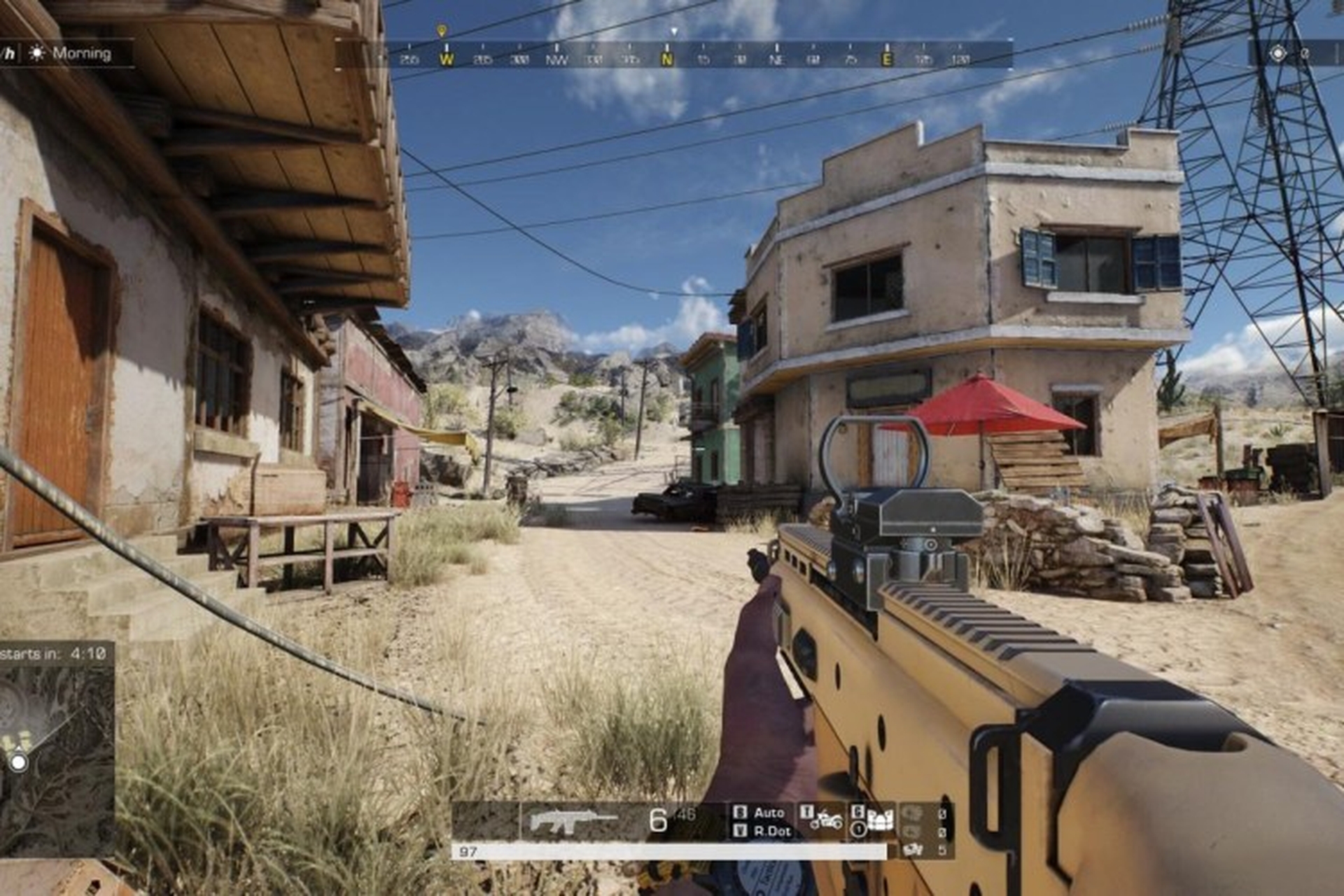Image resolution: width=1344 pixels, height=896 pixels.
Task: Toggle the middle grayed consumable slot icon
Action: click(911, 833)
